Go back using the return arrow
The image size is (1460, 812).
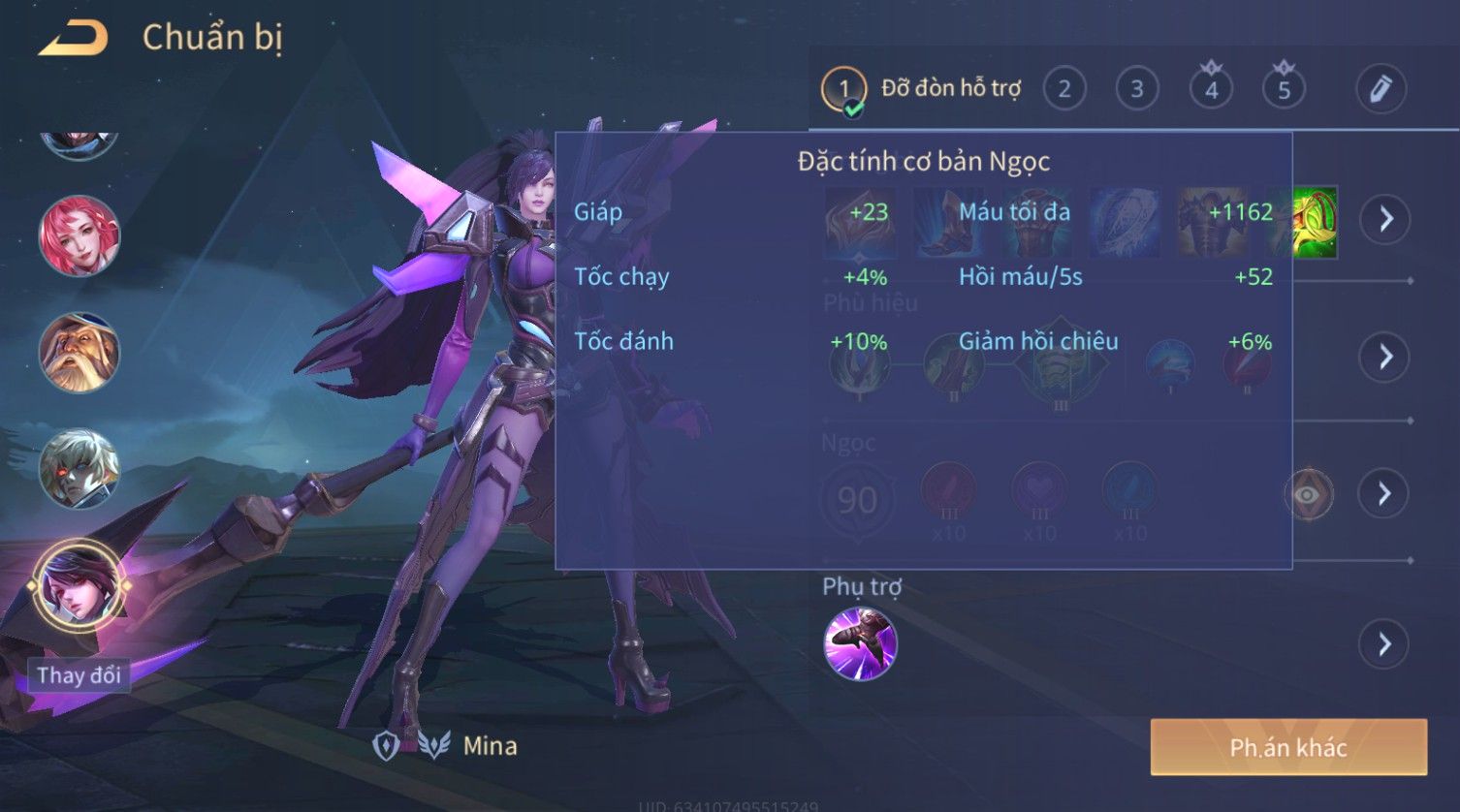pos(73,39)
